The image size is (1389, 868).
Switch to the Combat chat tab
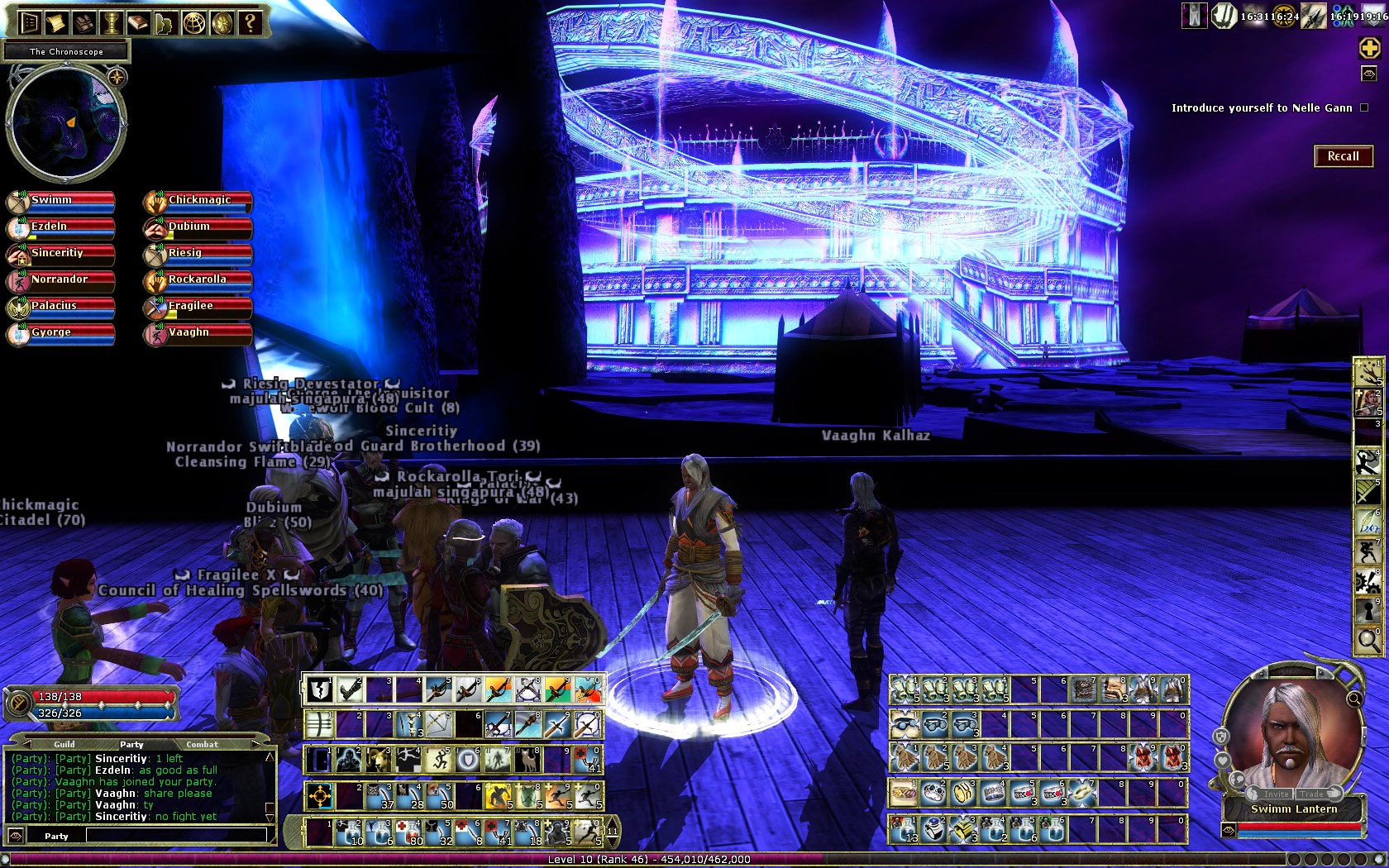202,744
